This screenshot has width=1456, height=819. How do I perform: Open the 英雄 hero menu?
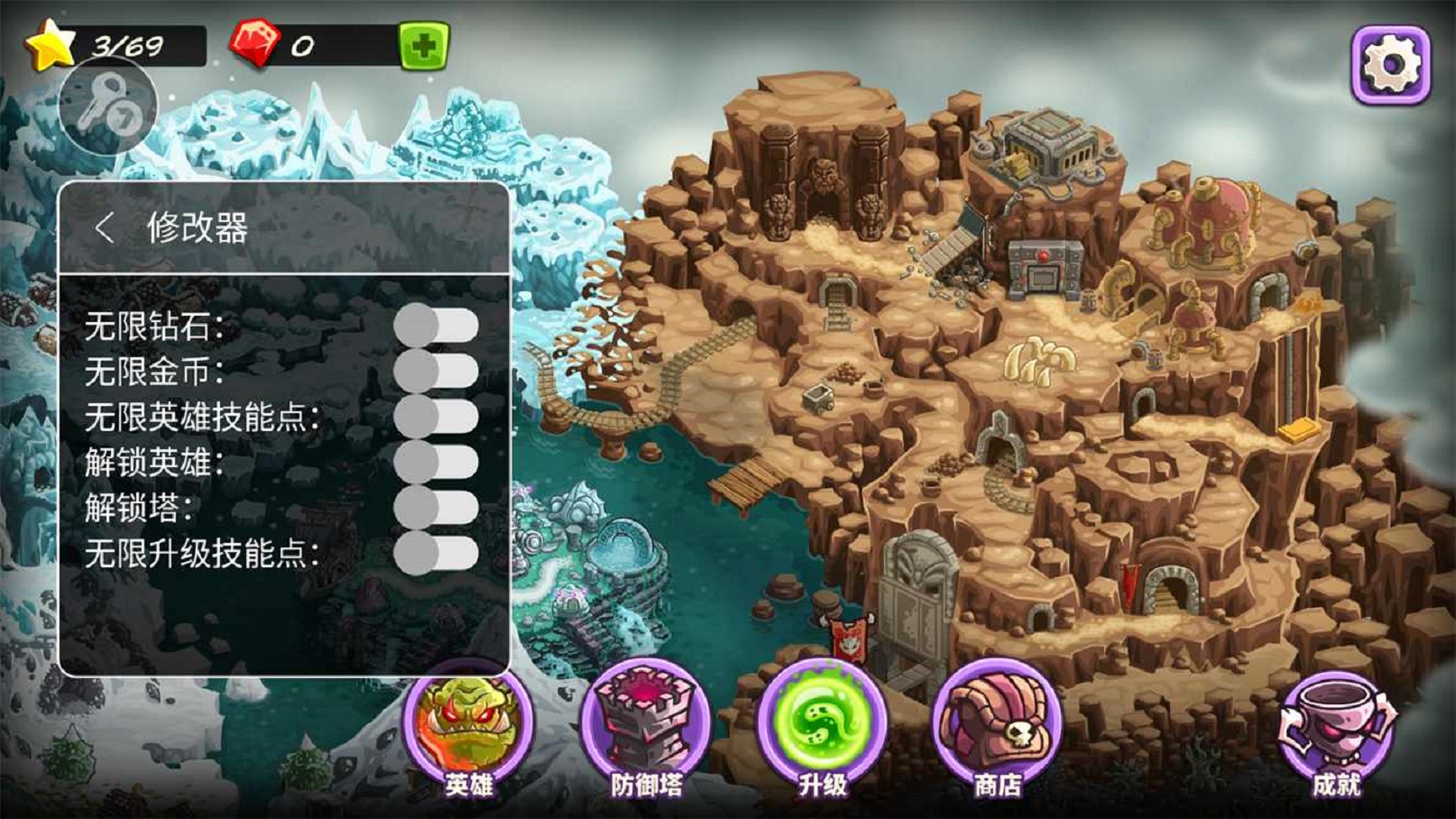click(468, 731)
